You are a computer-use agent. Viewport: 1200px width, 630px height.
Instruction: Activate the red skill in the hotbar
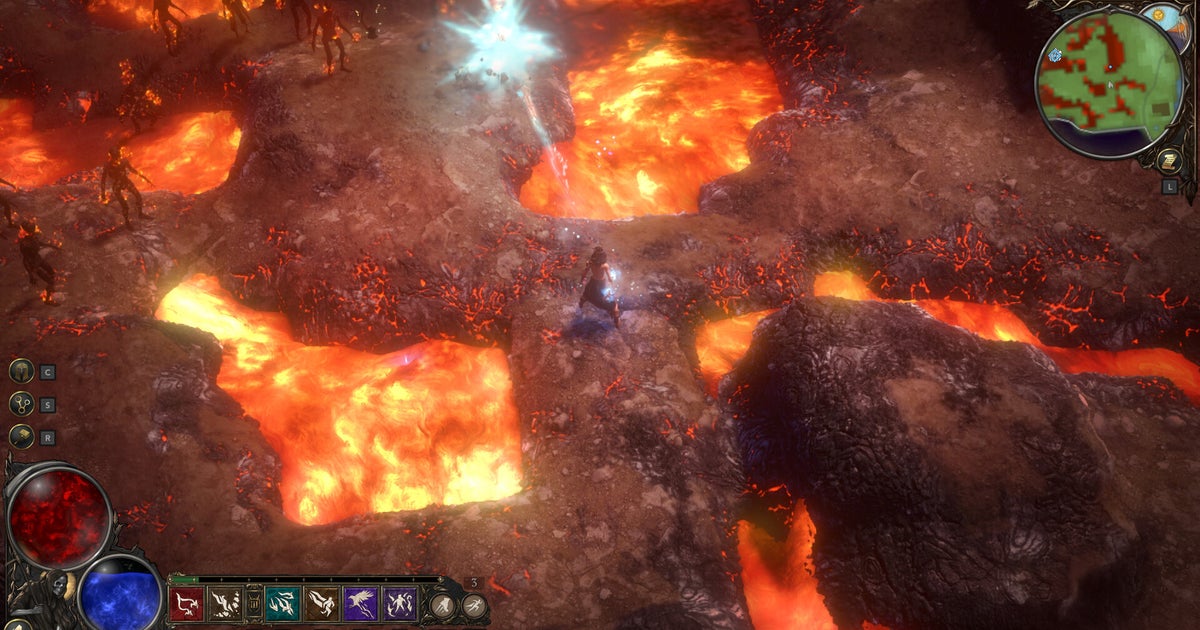(186, 604)
